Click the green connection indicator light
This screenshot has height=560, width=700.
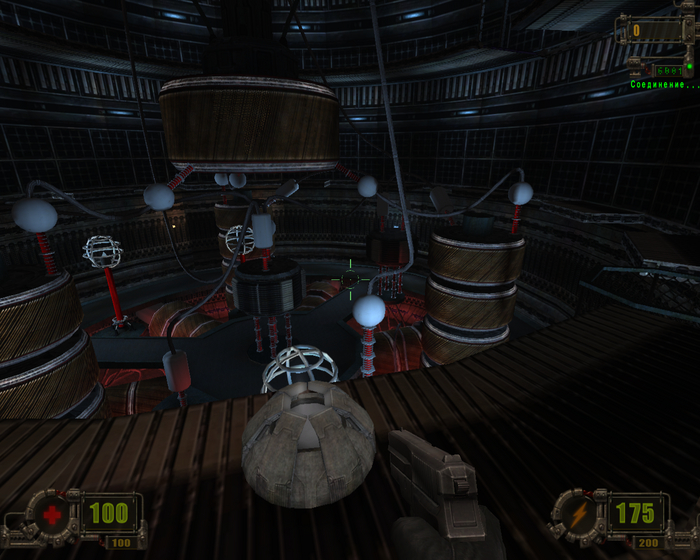689,66
